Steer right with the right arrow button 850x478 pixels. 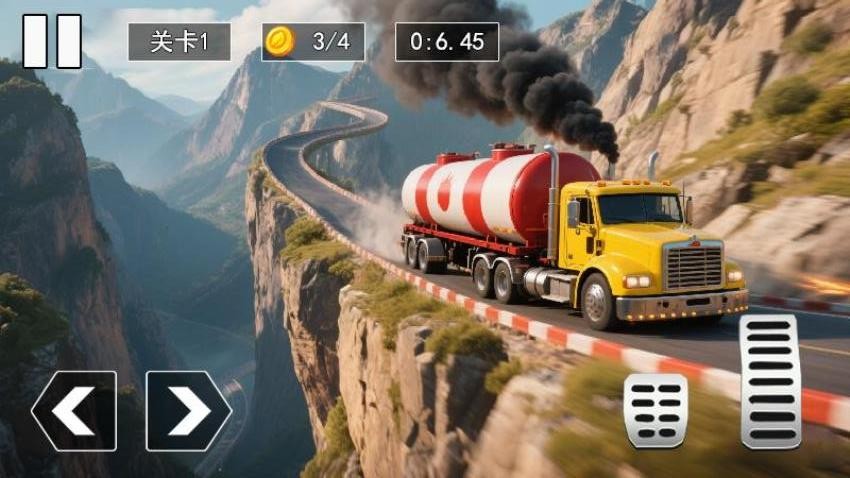(x=189, y=411)
